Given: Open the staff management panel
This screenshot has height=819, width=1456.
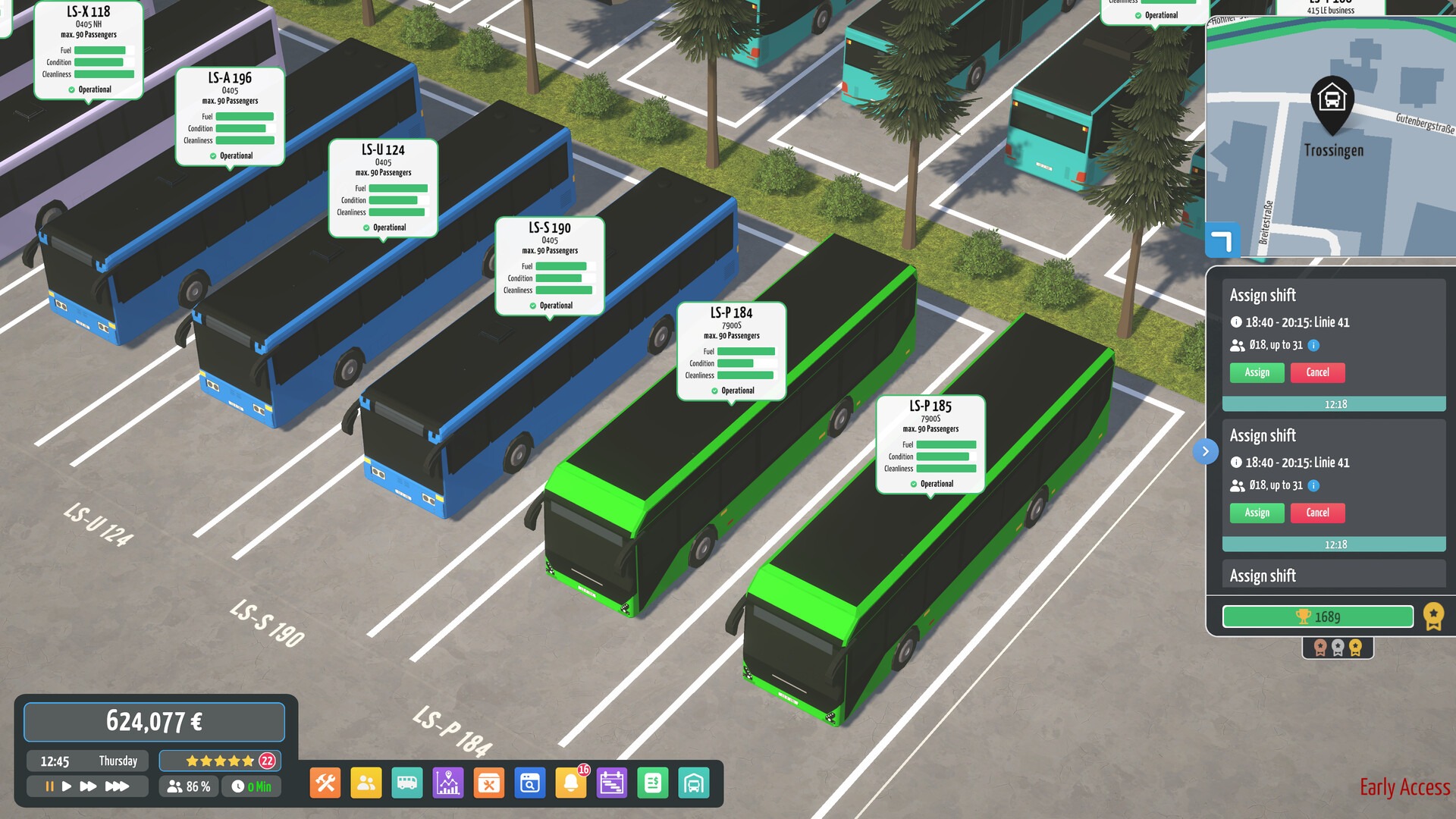Looking at the screenshot, I should (366, 783).
